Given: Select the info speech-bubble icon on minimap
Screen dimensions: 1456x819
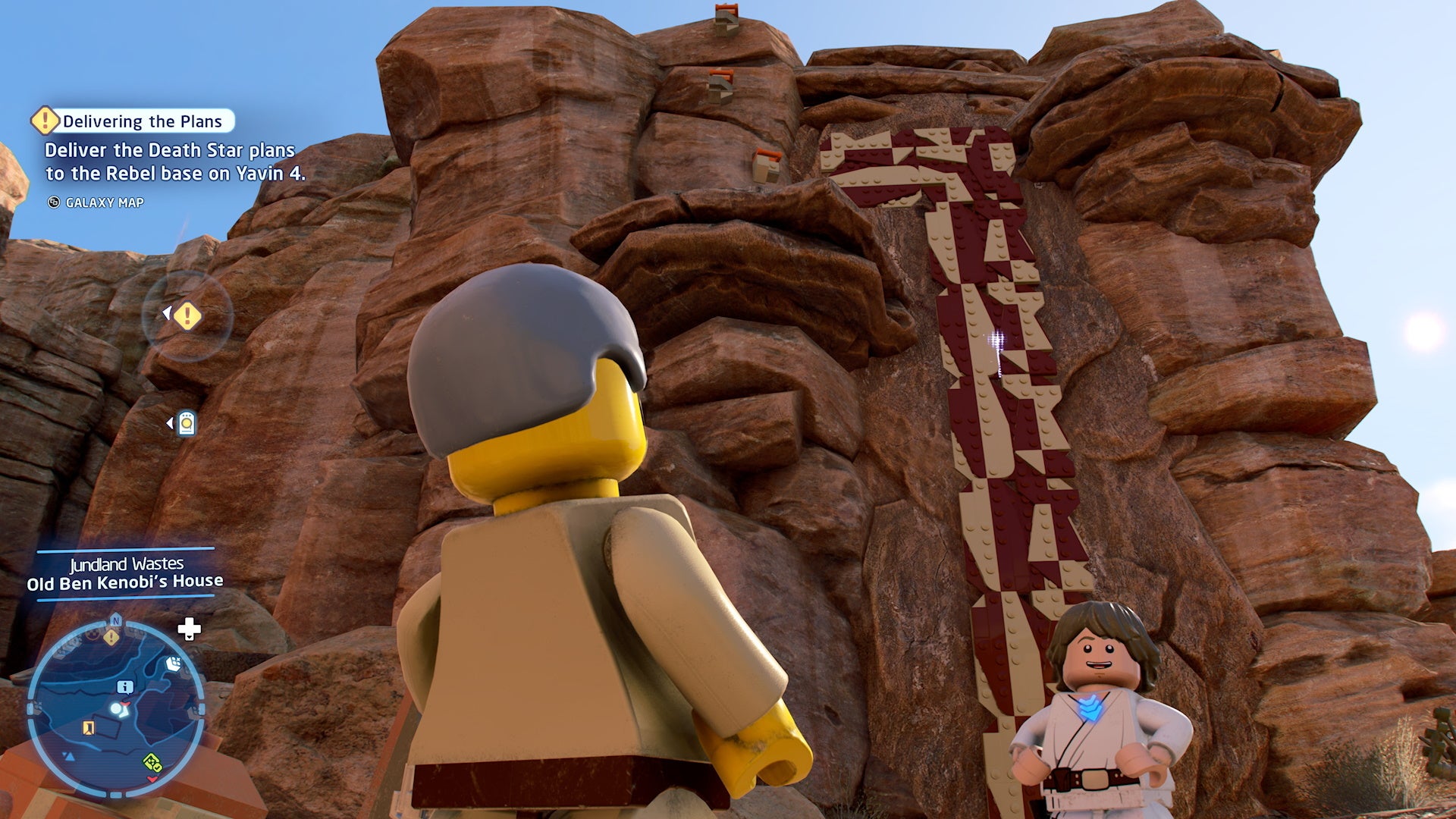Looking at the screenshot, I should [x=125, y=687].
